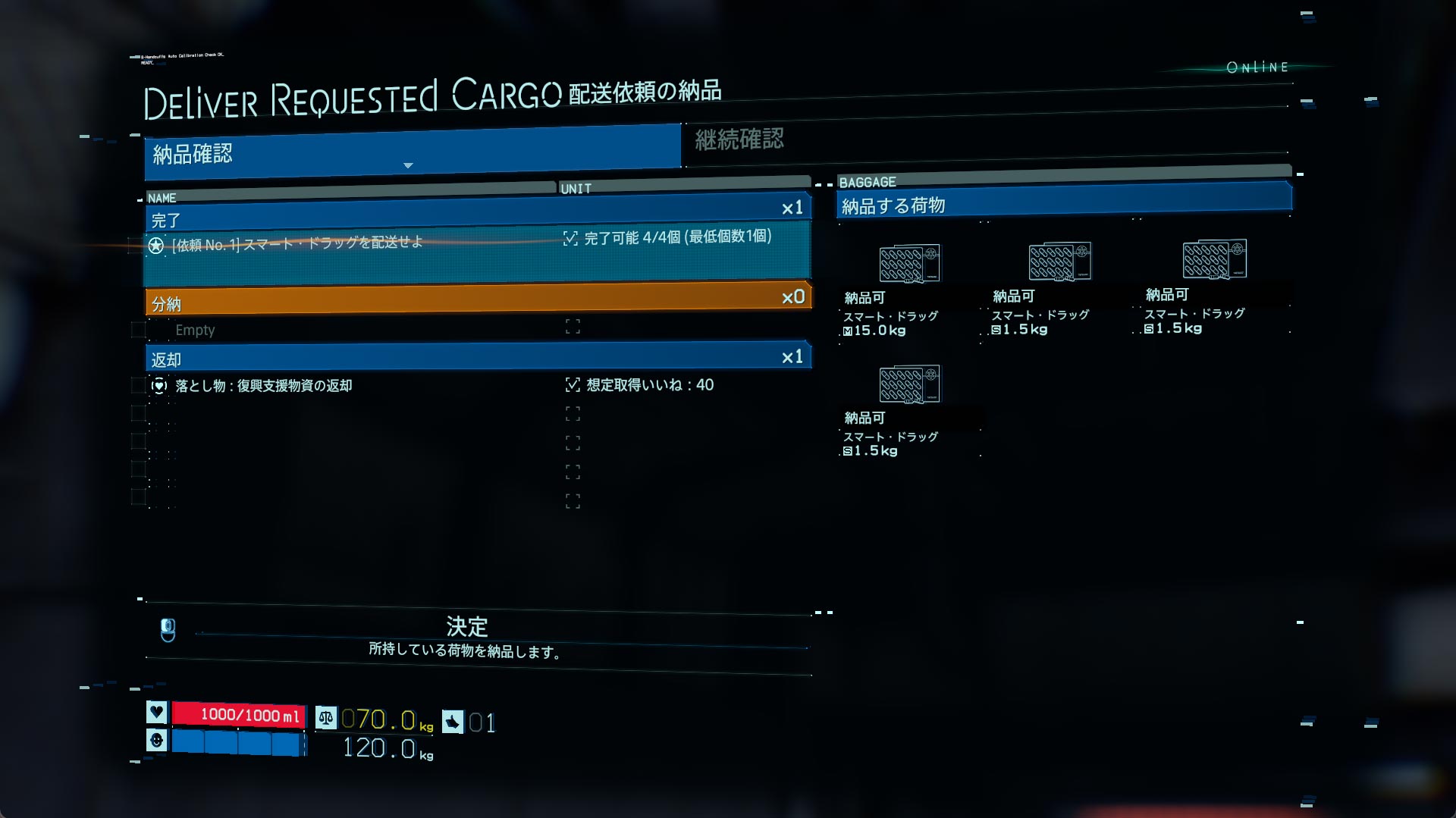Confirm delivery with the 決定 button

466,635
